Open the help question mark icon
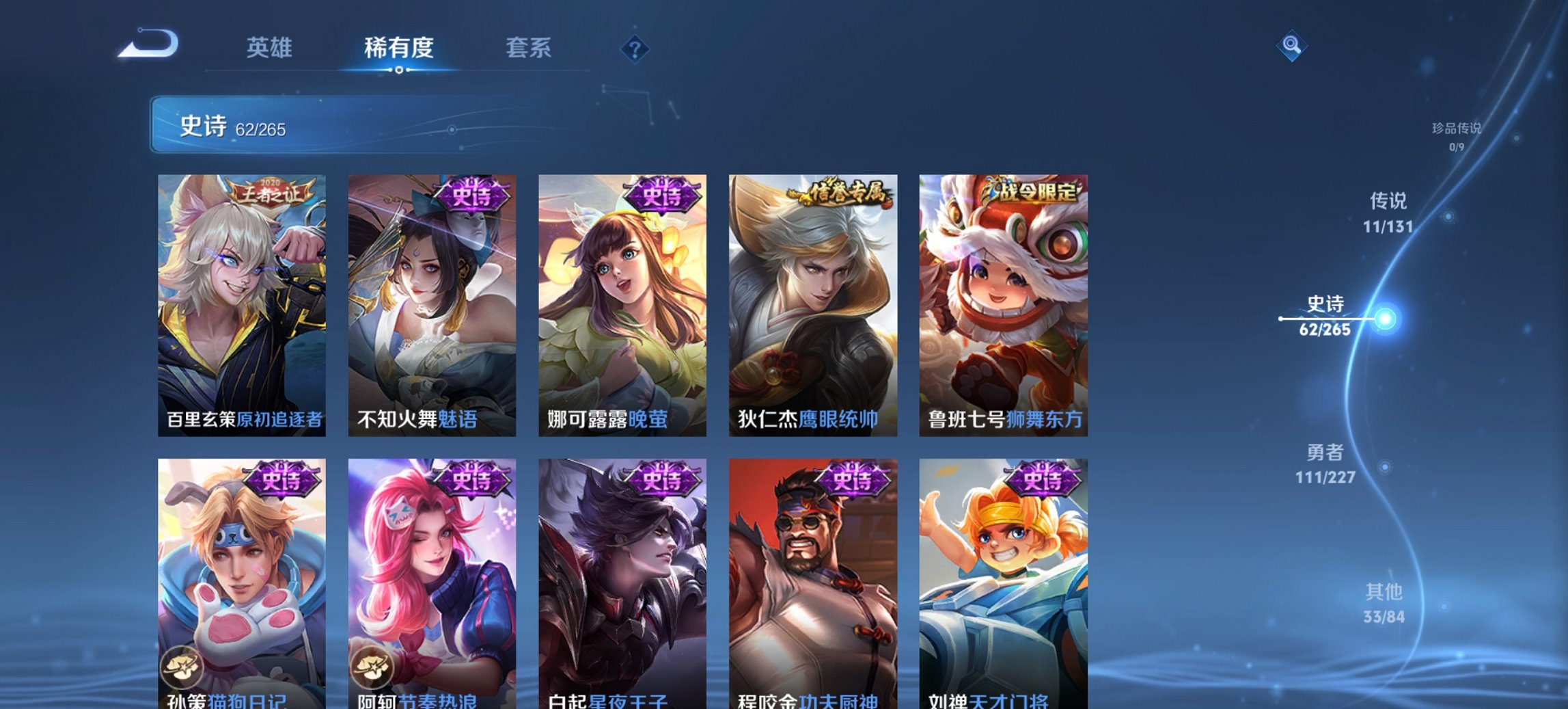This screenshot has width=1568, height=709. coord(633,49)
